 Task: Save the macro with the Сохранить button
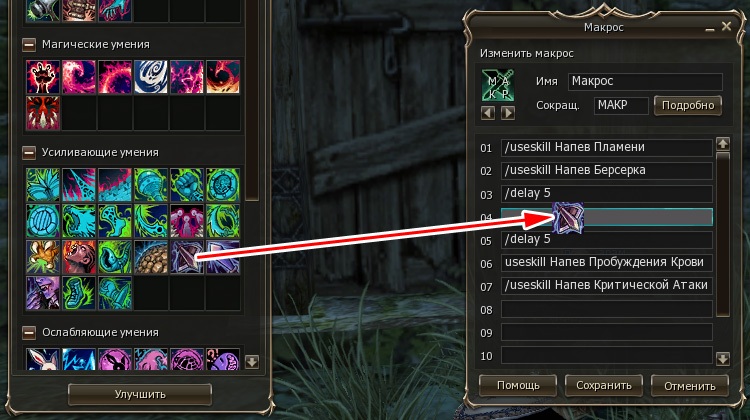603,385
